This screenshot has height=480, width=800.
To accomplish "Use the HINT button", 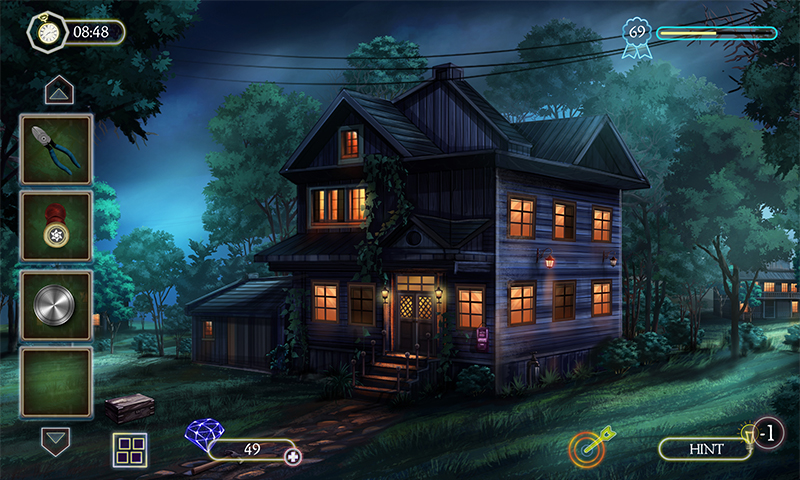I will coord(705,449).
